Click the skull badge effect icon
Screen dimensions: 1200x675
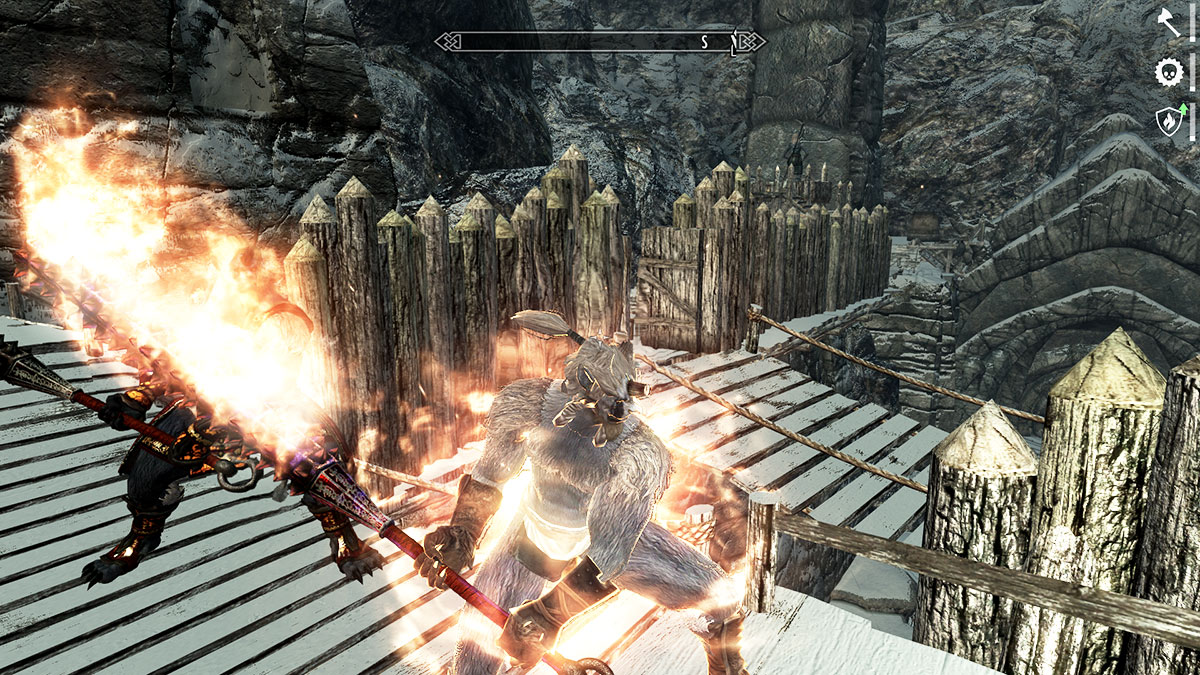1168,72
